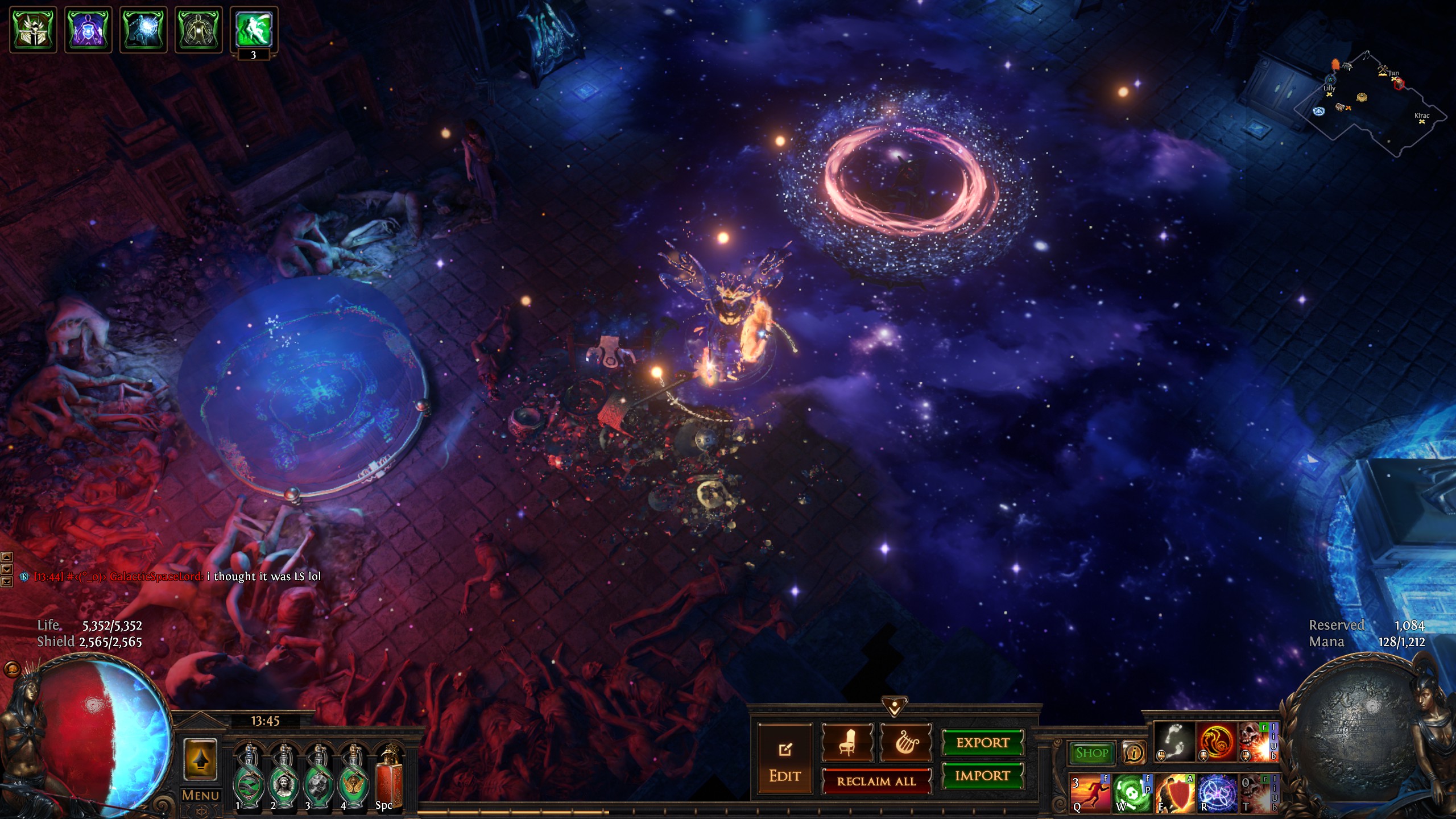Open the hideout Edit mode
Image resolution: width=1456 pixels, height=819 pixels.
(x=785, y=761)
